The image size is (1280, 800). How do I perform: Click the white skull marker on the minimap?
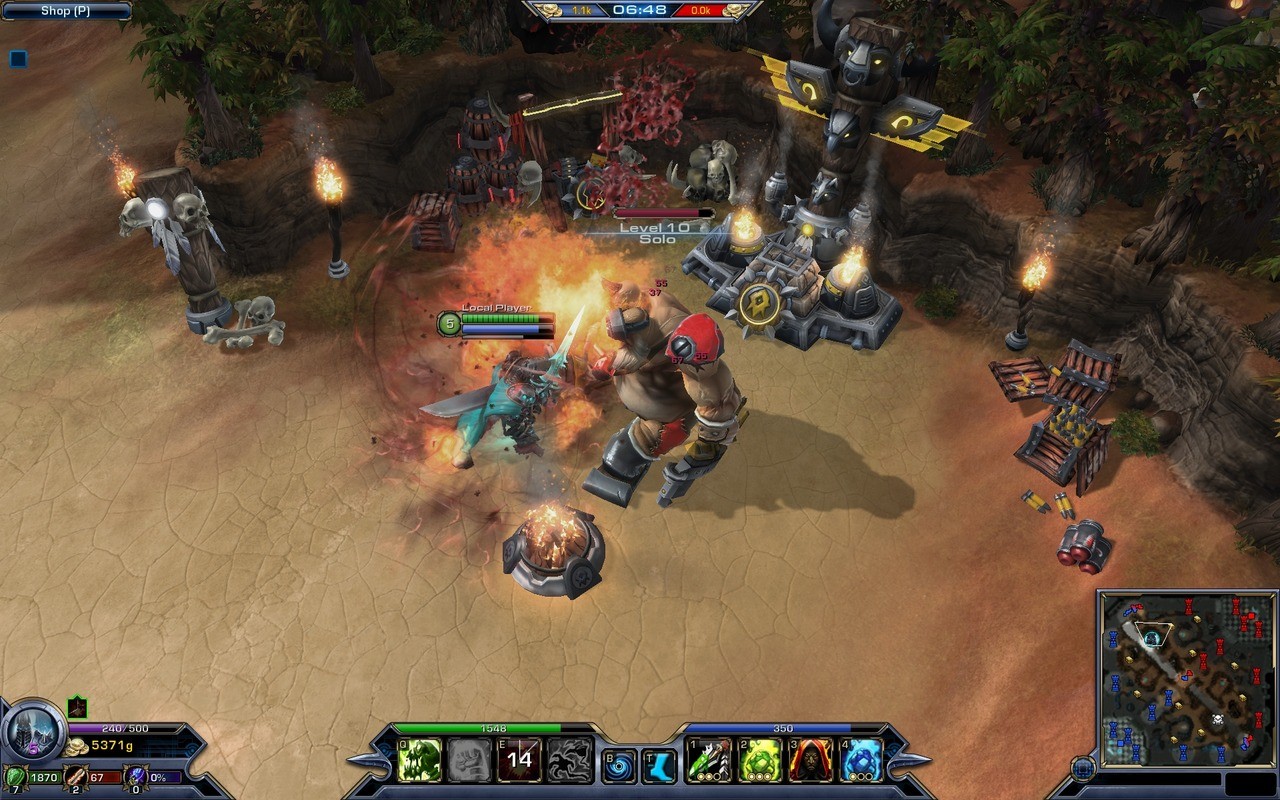pos(1218,719)
